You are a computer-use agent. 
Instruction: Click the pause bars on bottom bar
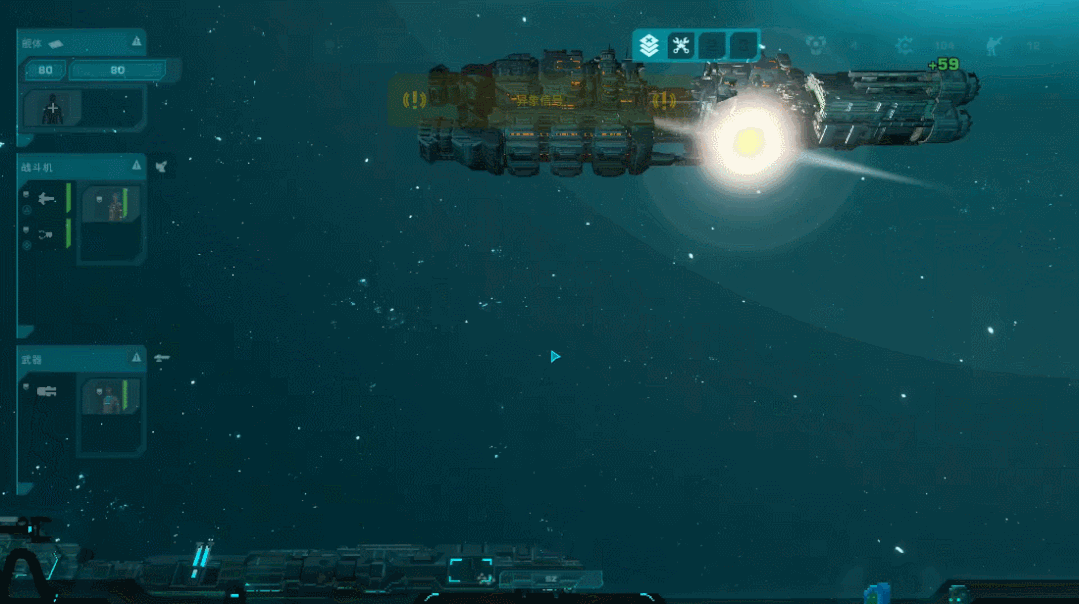pos(203,556)
